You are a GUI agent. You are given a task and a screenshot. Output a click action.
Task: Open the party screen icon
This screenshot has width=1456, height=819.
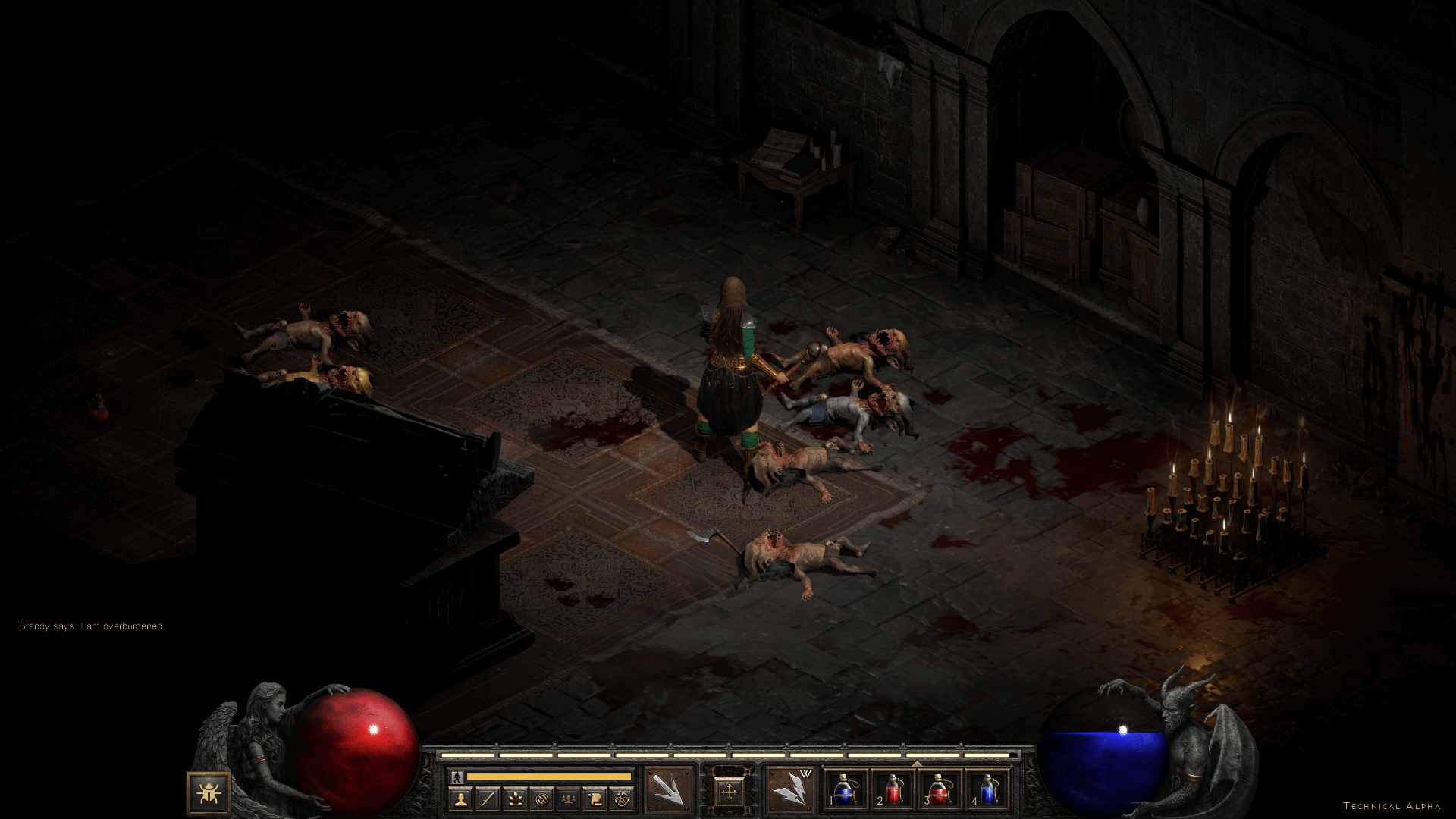tap(567, 799)
